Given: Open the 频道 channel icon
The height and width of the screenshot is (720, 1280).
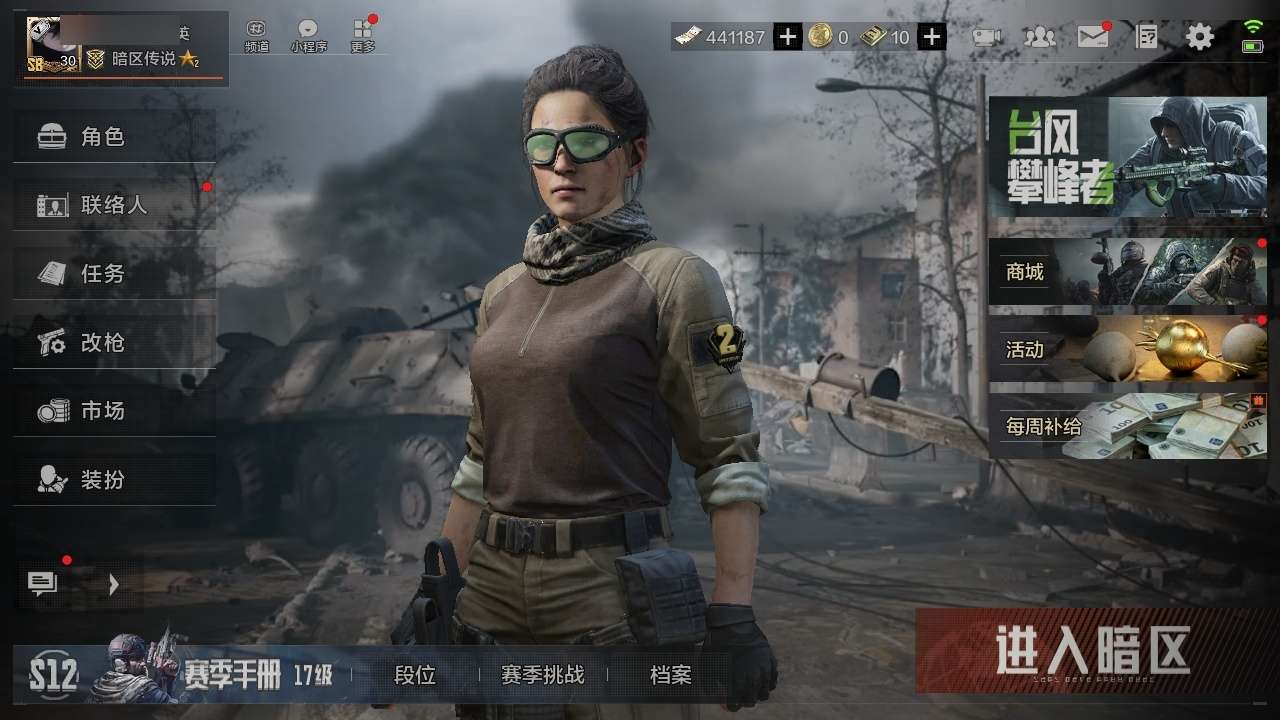Looking at the screenshot, I should pyautogui.click(x=257, y=36).
